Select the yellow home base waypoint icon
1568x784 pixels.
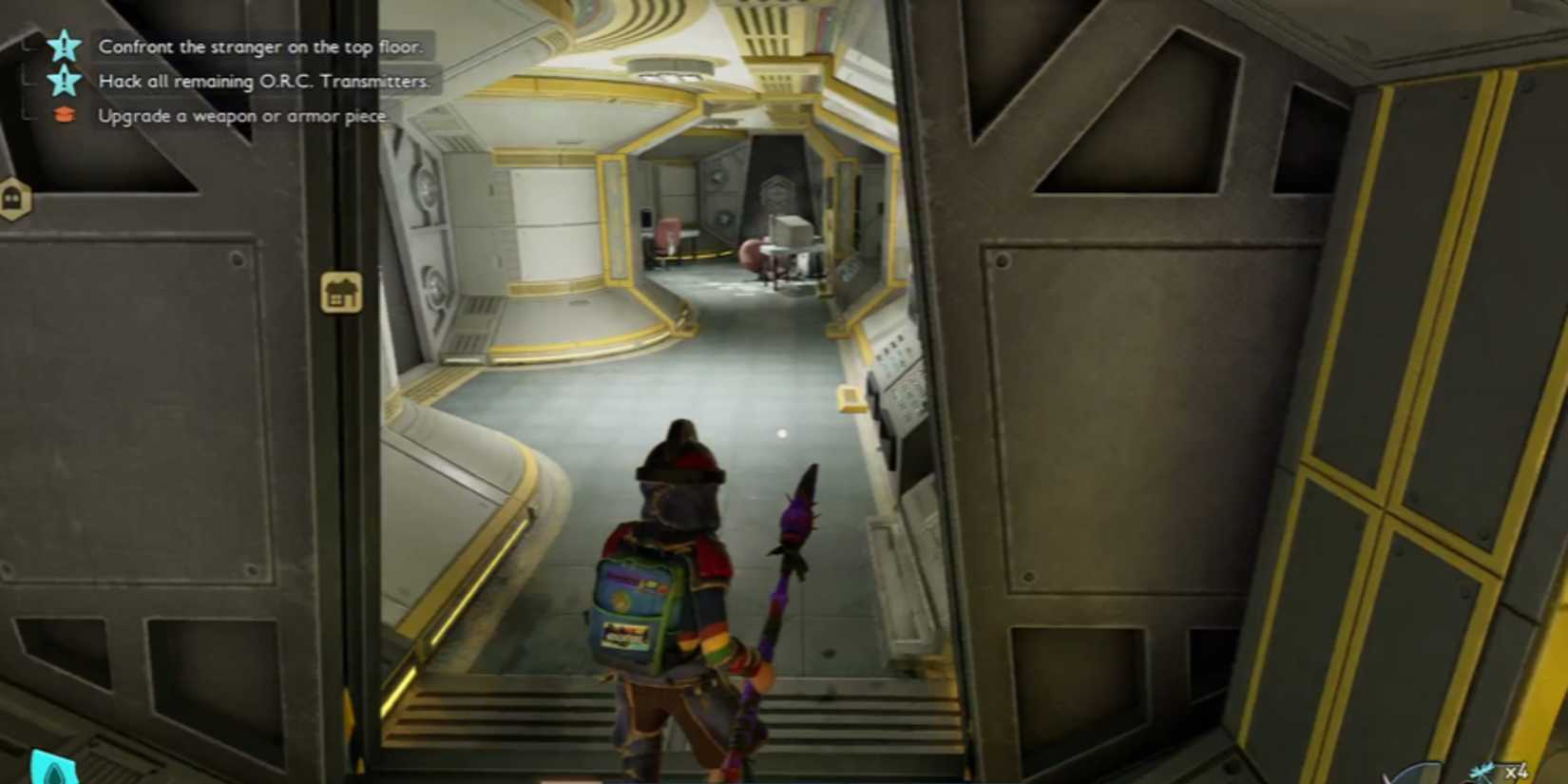340,290
